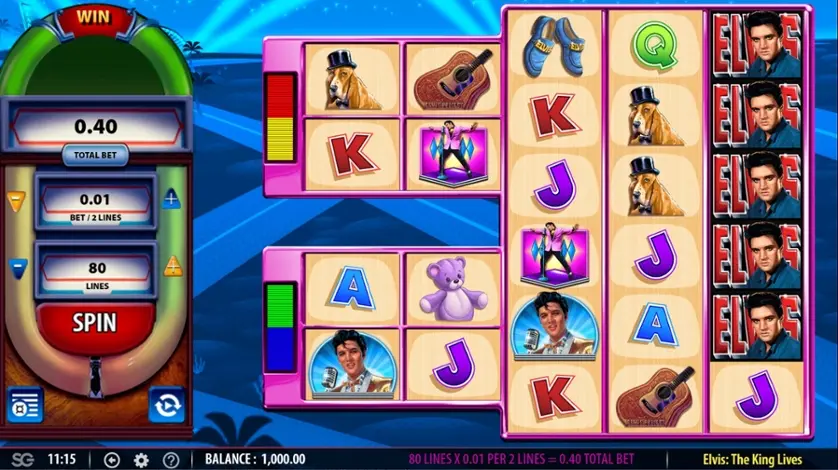The height and width of the screenshot is (470, 838).
Task: Raise the number of lines
Action: 172,266
